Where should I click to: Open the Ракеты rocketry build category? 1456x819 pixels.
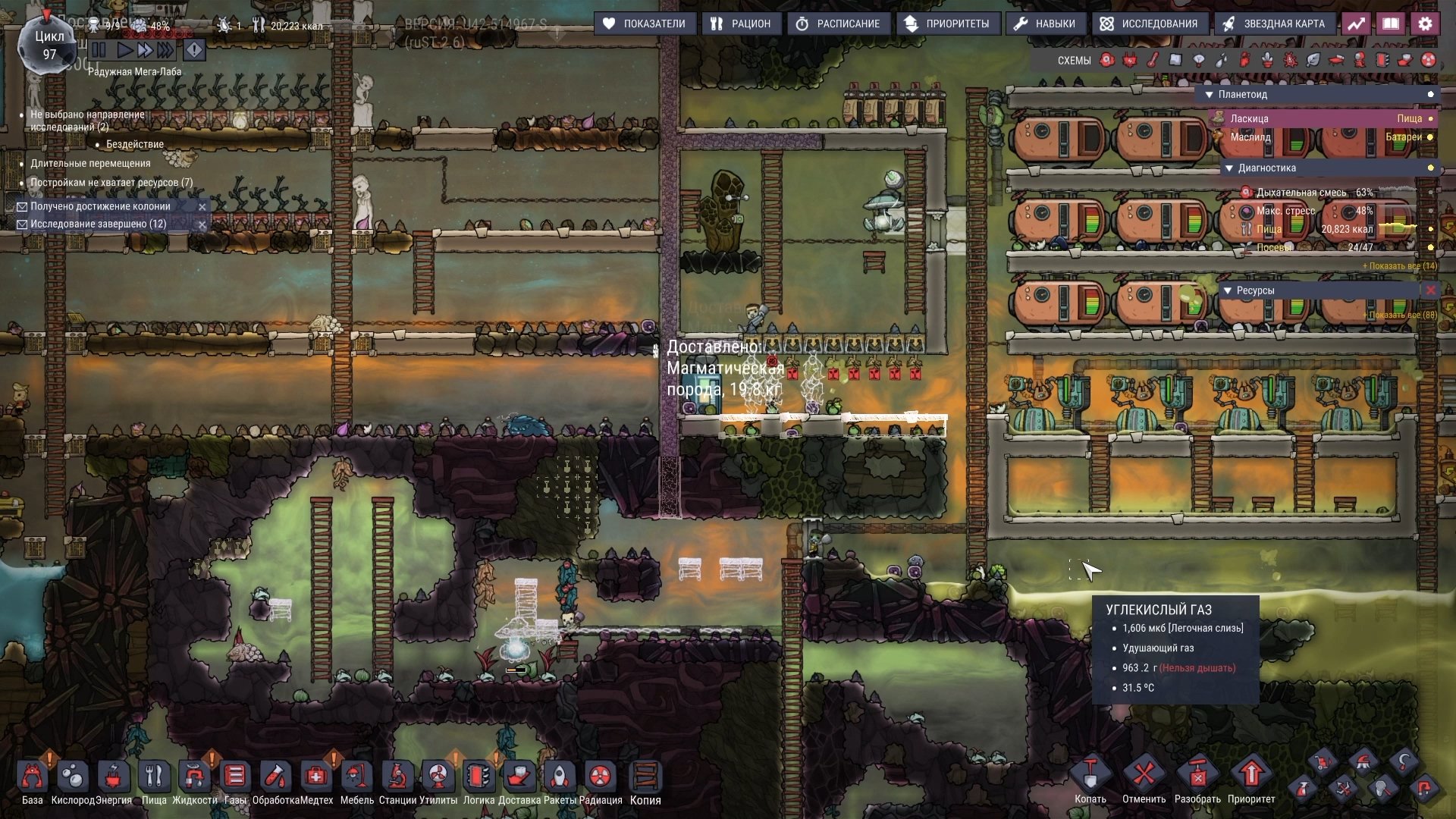[560, 777]
